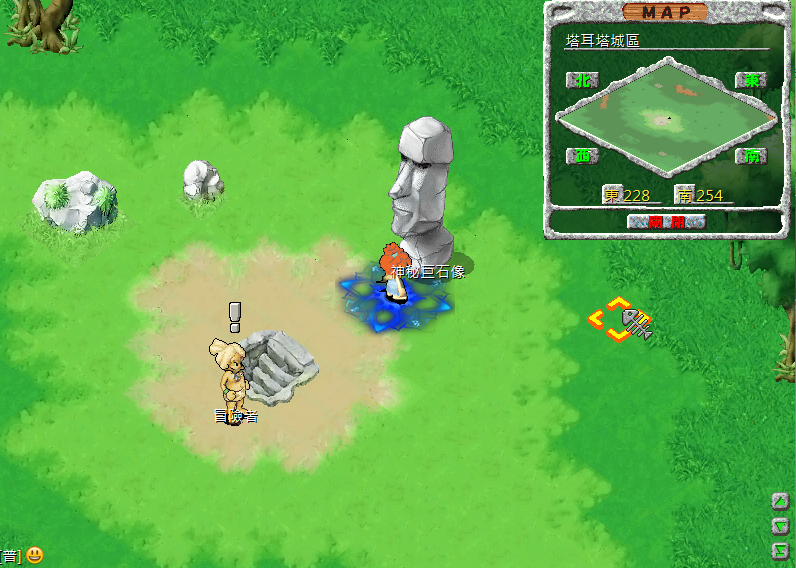The width and height of the screenshot is (796, 568).
Task: Close the map panel with the 關閉 button
Action: 666,221
